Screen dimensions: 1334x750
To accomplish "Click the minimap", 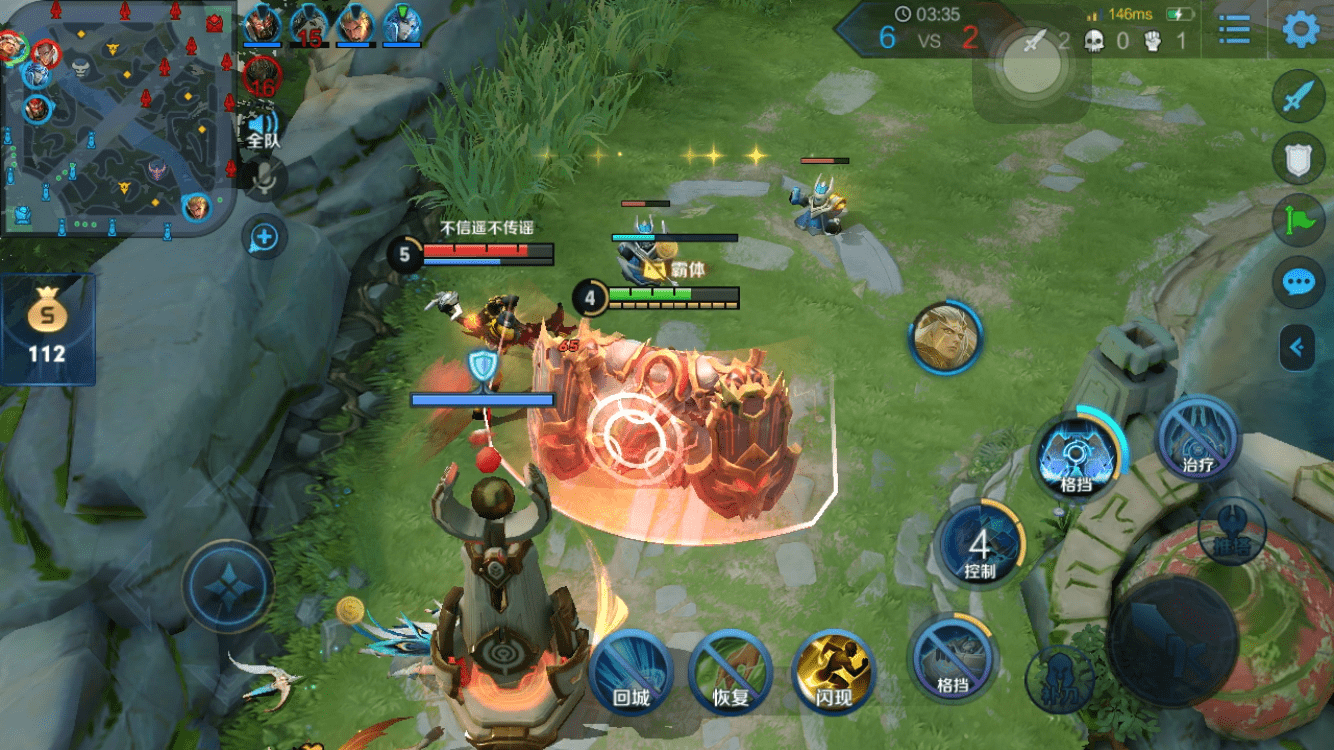I will click(118, 118).
